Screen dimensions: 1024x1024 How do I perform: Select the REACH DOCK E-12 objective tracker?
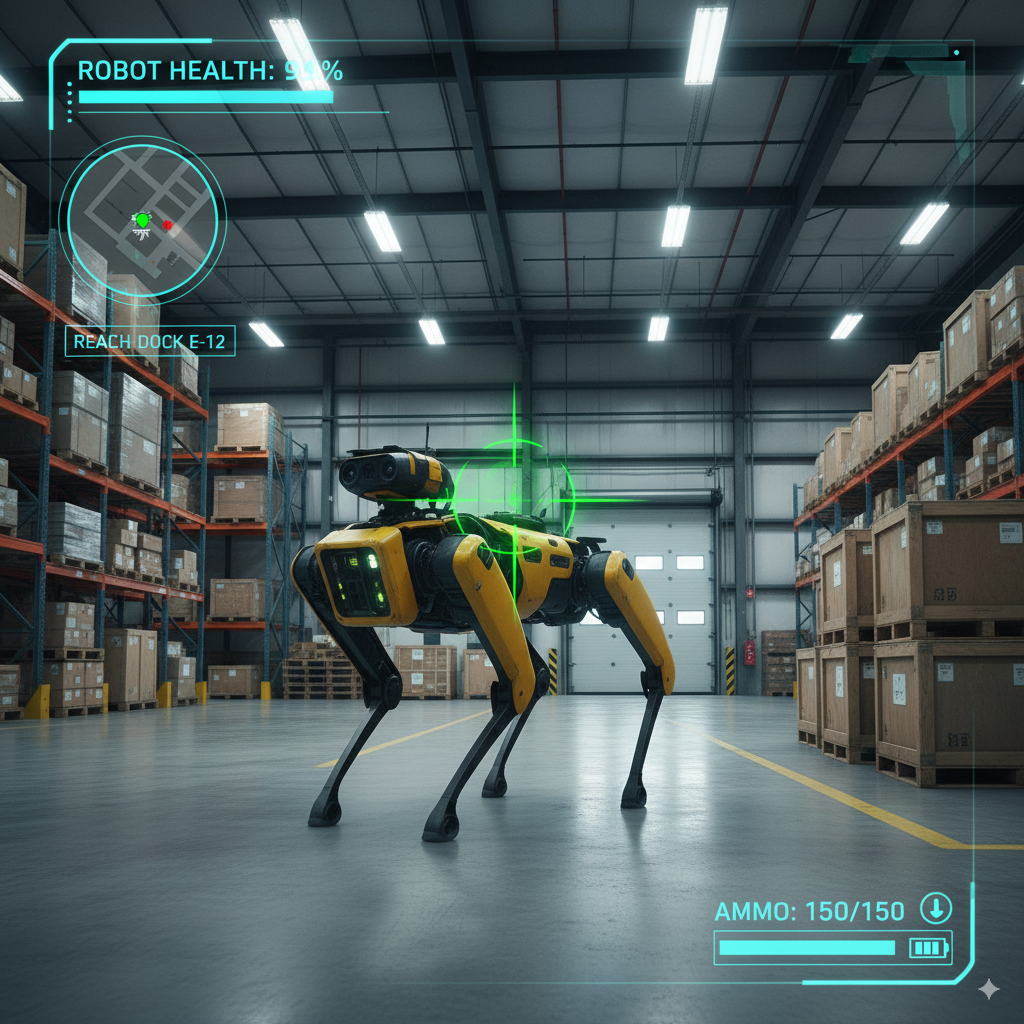point(150,342)
